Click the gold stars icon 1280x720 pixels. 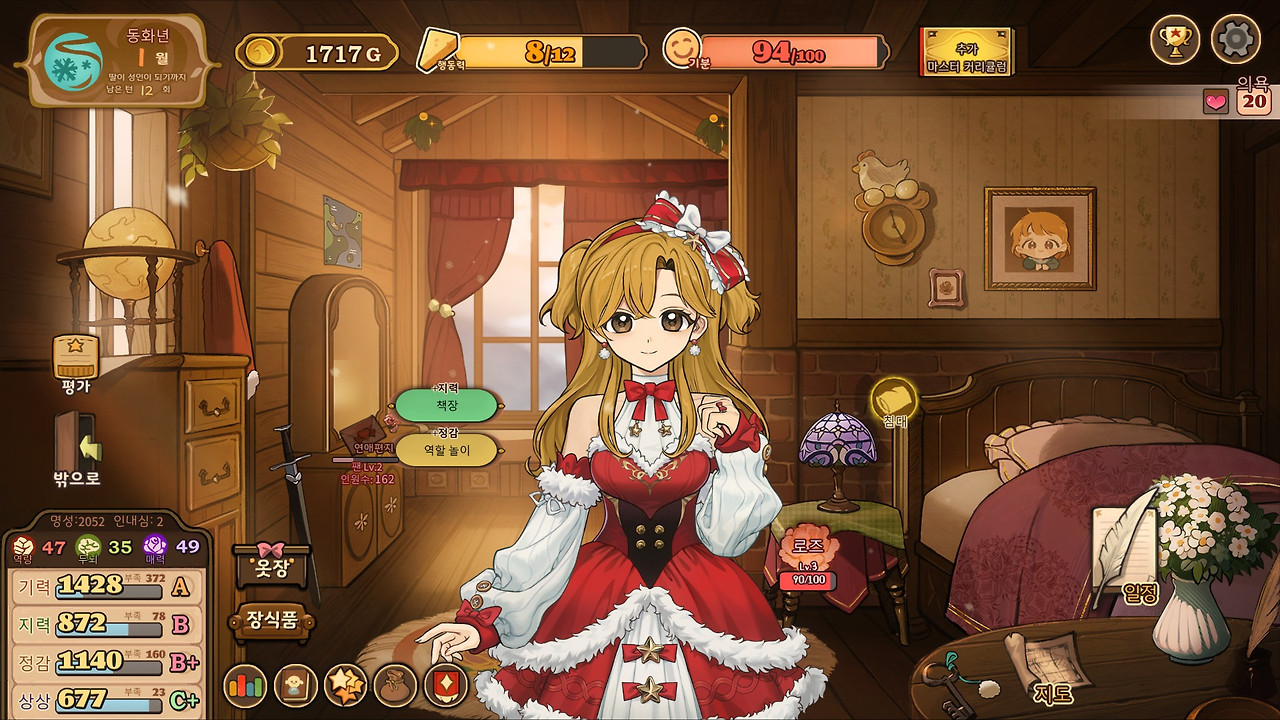coord(346,686)
